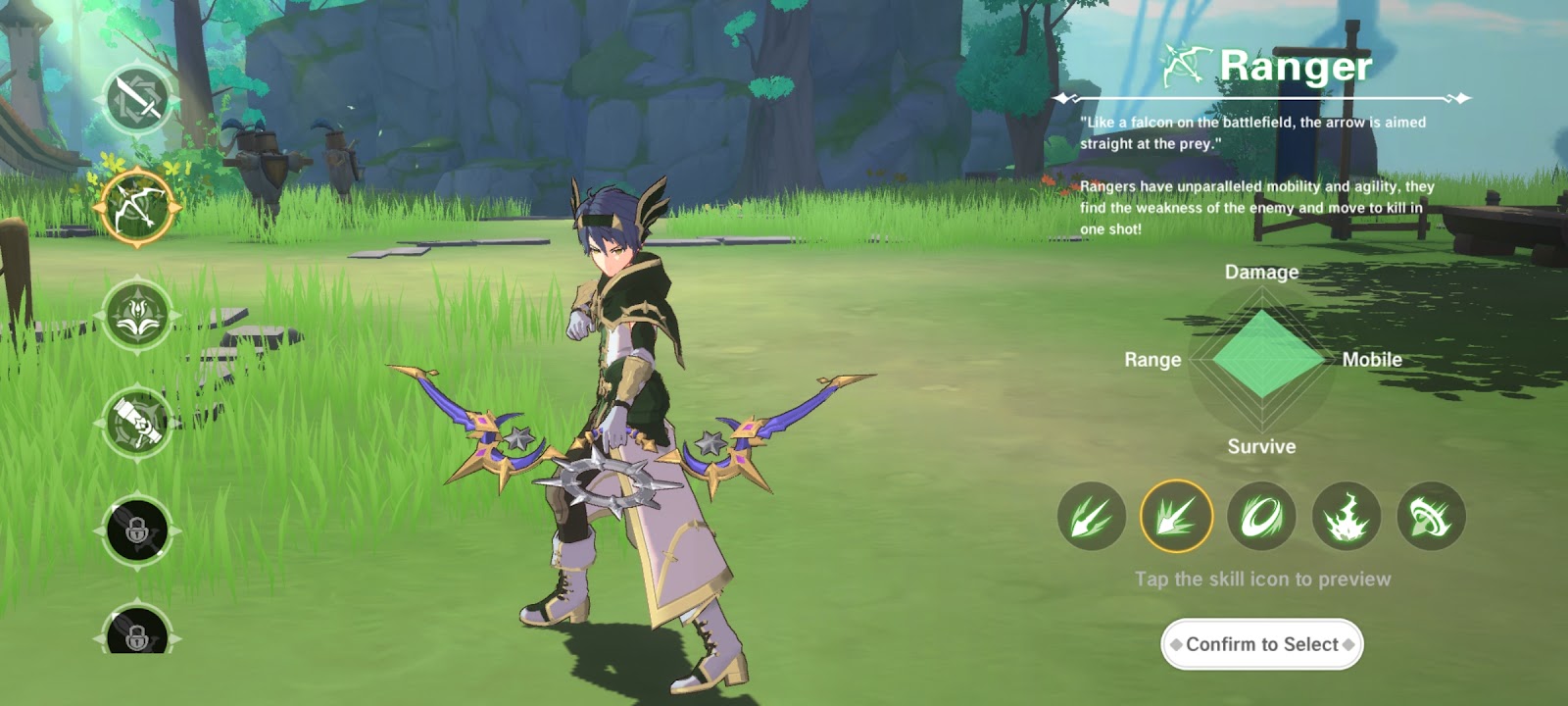Preview the green flame burst skill
Viewport: 1568px width, 706px height.
tap(1347, 517)
